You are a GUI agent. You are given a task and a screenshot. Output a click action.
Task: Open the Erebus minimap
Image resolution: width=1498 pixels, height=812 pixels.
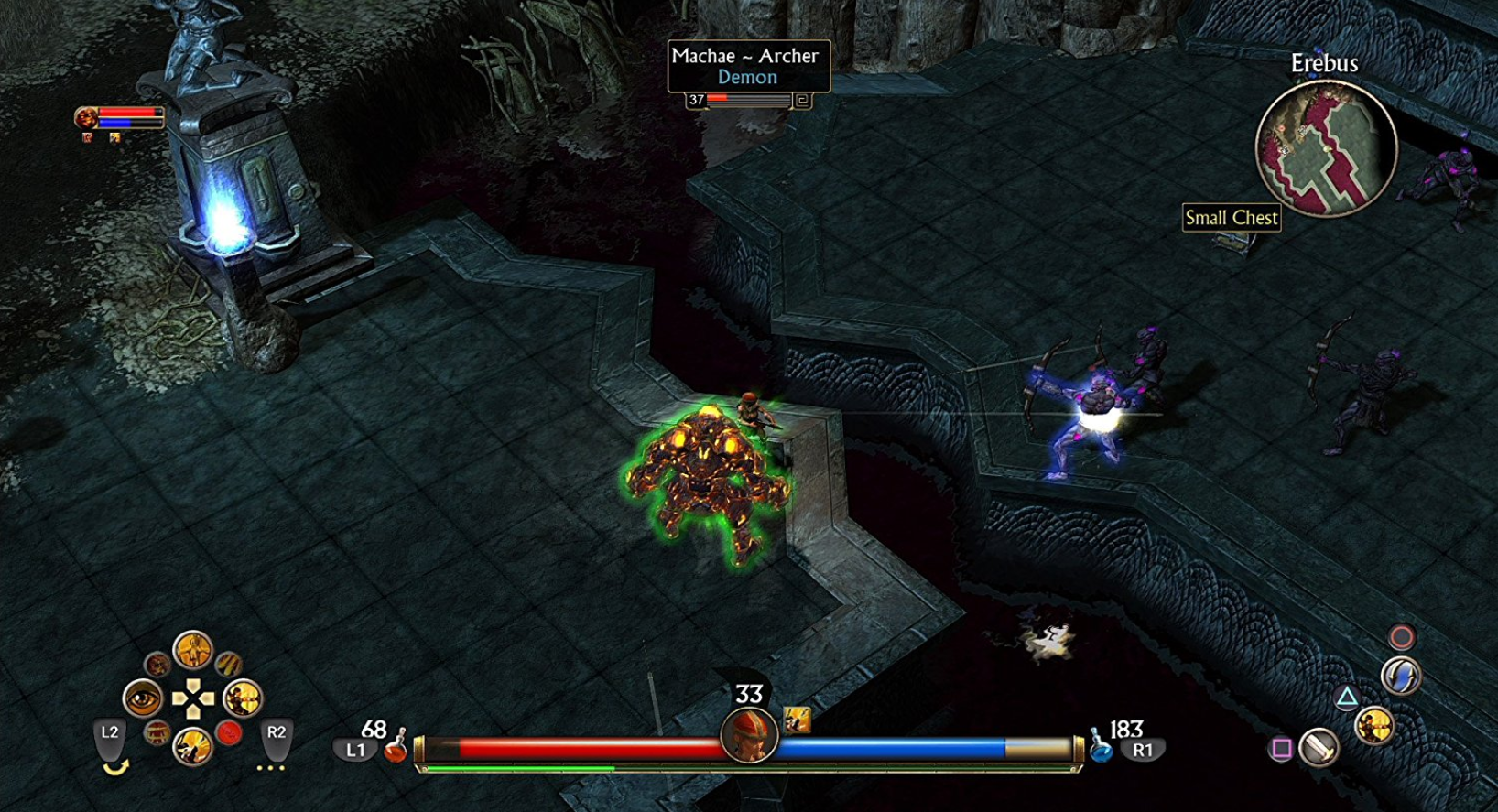1326,147
